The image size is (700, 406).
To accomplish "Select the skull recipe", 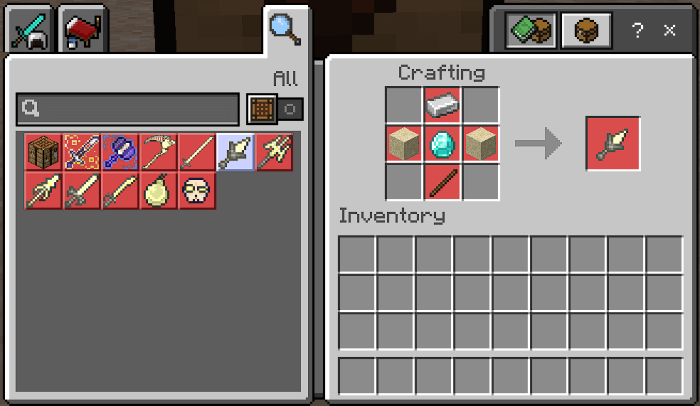I will (198, 190).
